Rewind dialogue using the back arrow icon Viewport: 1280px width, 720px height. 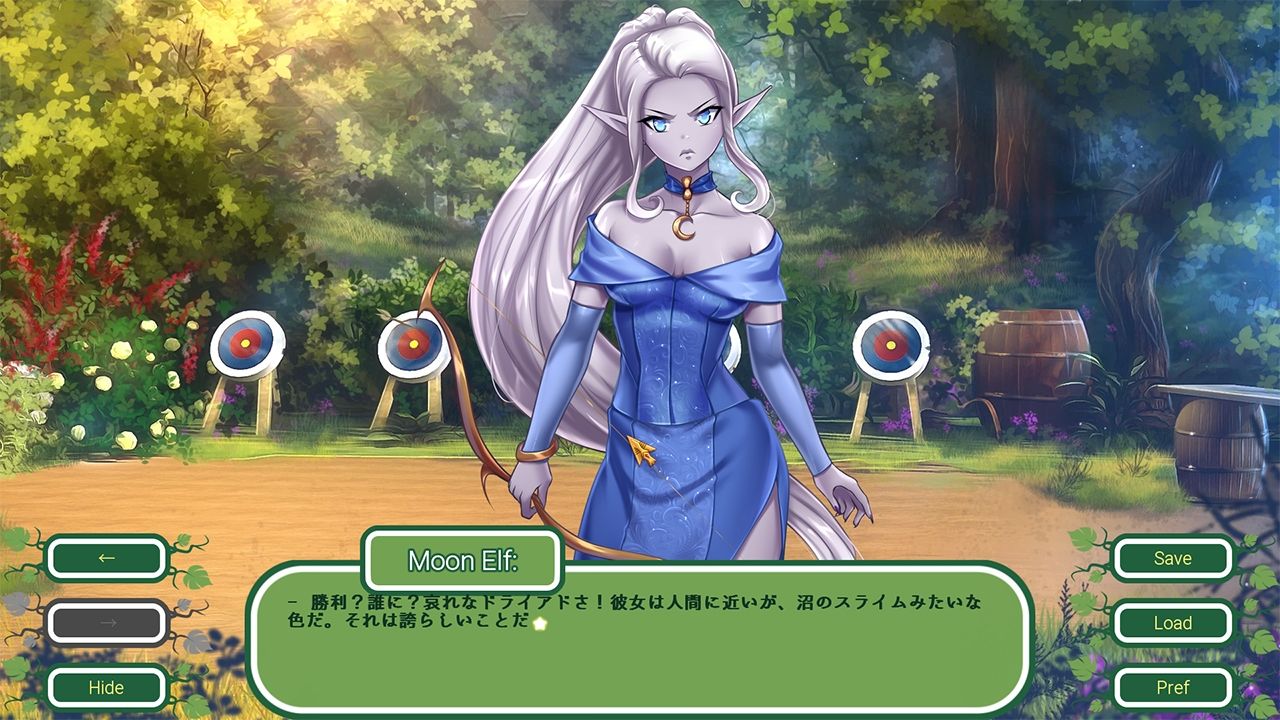click(x=107, y=558)
